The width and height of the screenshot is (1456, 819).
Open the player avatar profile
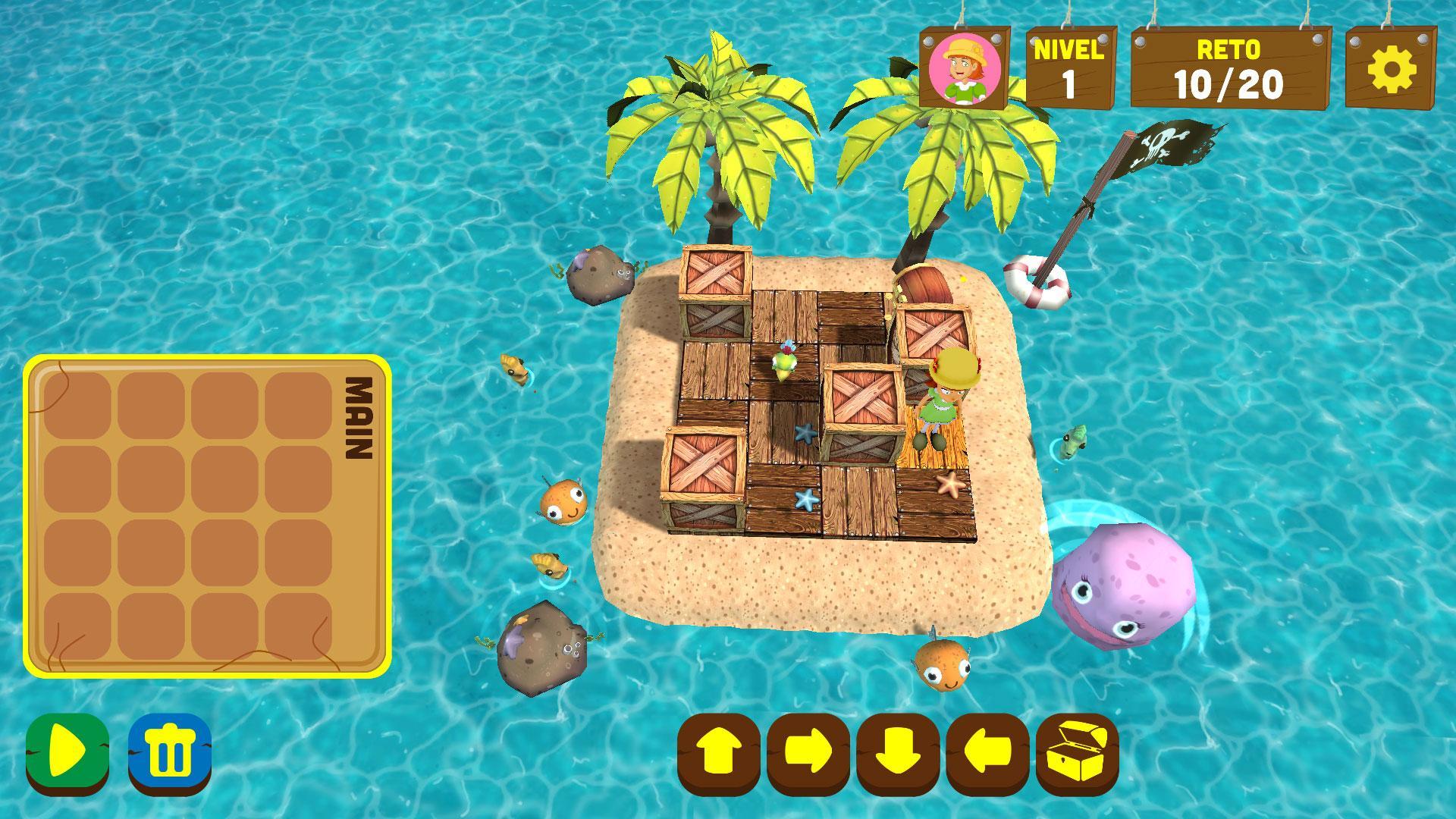[x=962, y=67]
